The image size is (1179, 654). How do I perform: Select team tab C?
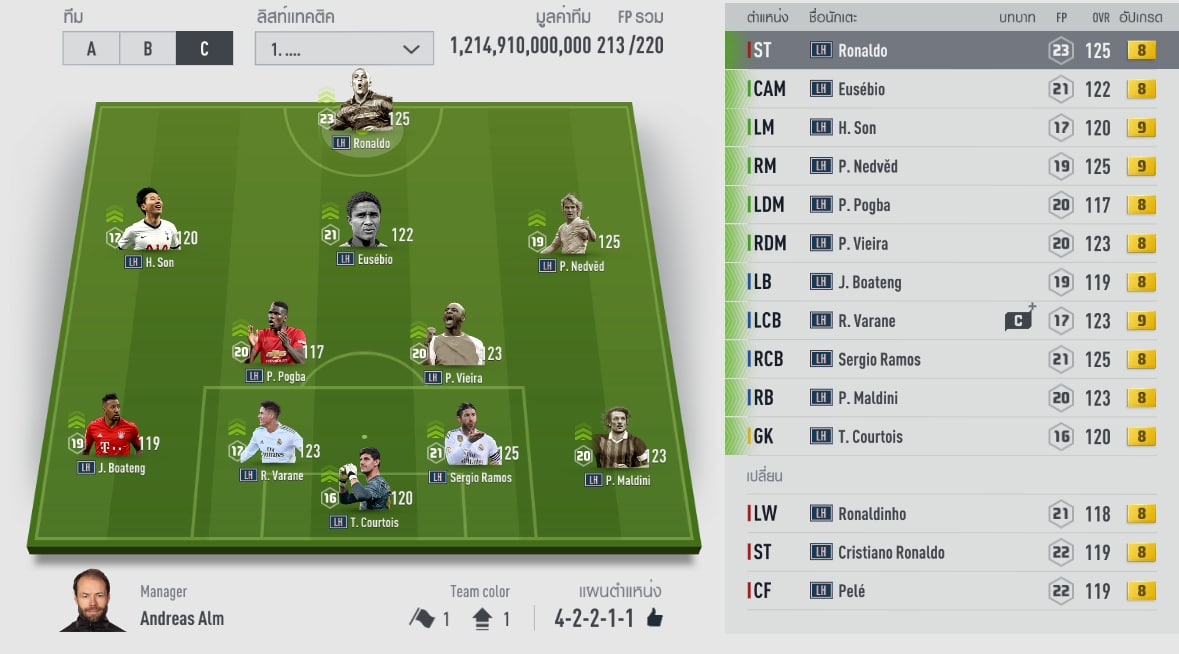pyautogui.click(x=204, y=48)
